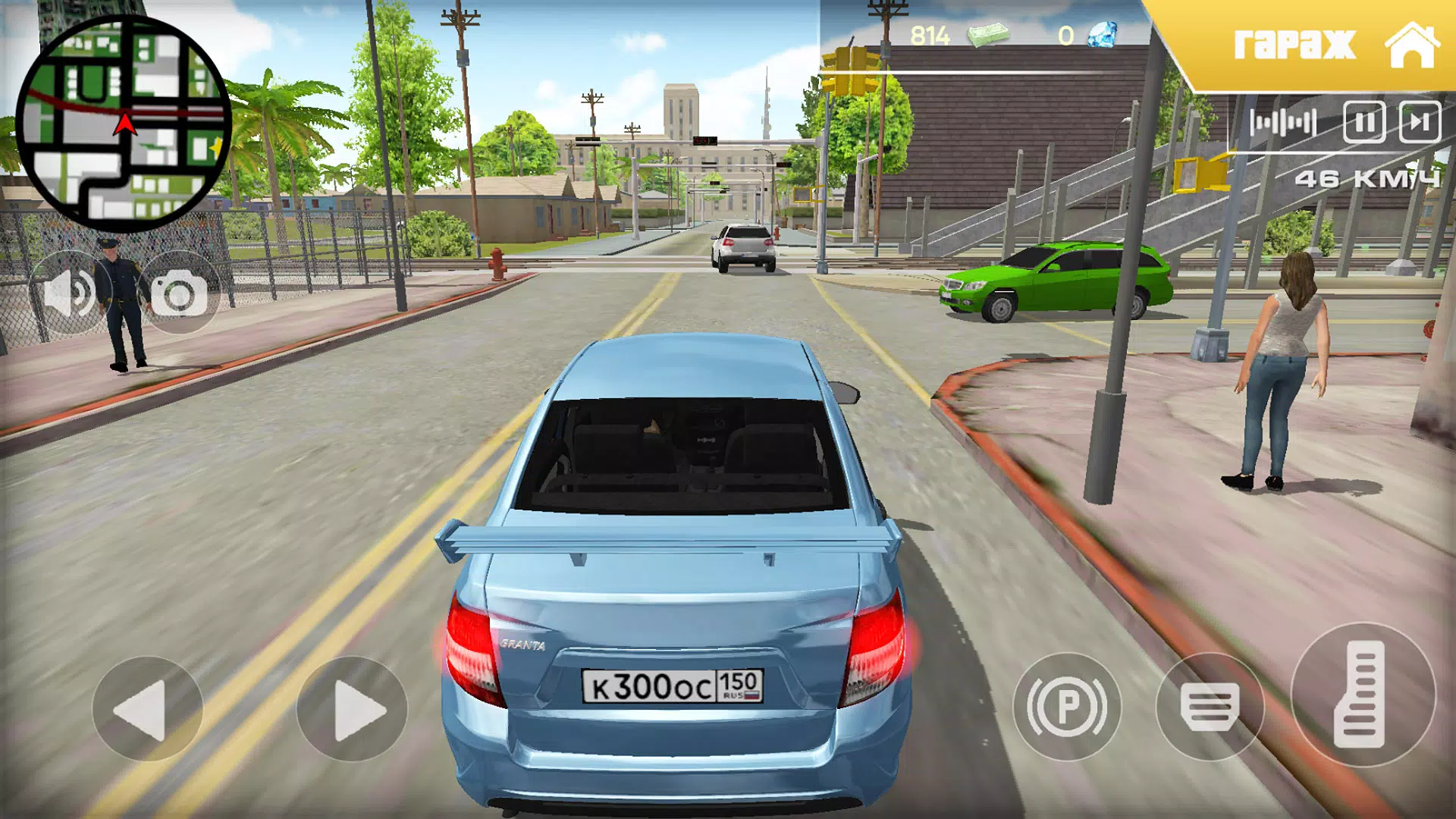The width and height of the screenshot is (1456, 819).
Task: Tap the brake pedal button
Action: click(1210, 707)
